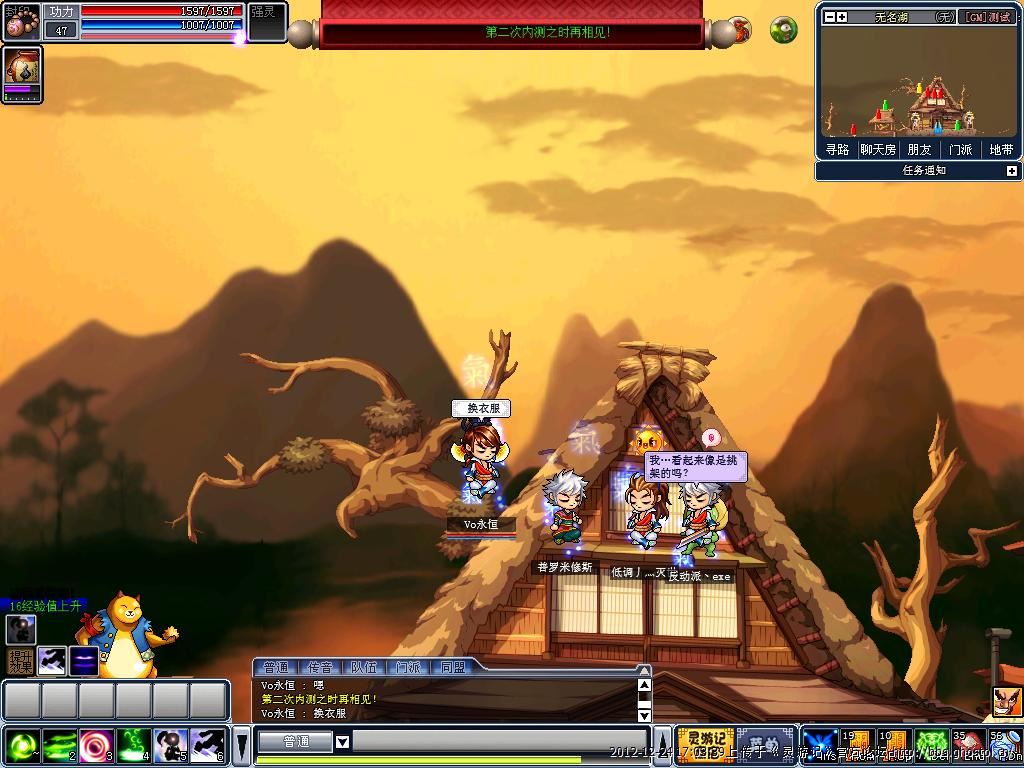Open the 寻路 pathfinding button
The height and width of the screenshot is (768, 1024).
pyautogui.click(x=837, y=150)
